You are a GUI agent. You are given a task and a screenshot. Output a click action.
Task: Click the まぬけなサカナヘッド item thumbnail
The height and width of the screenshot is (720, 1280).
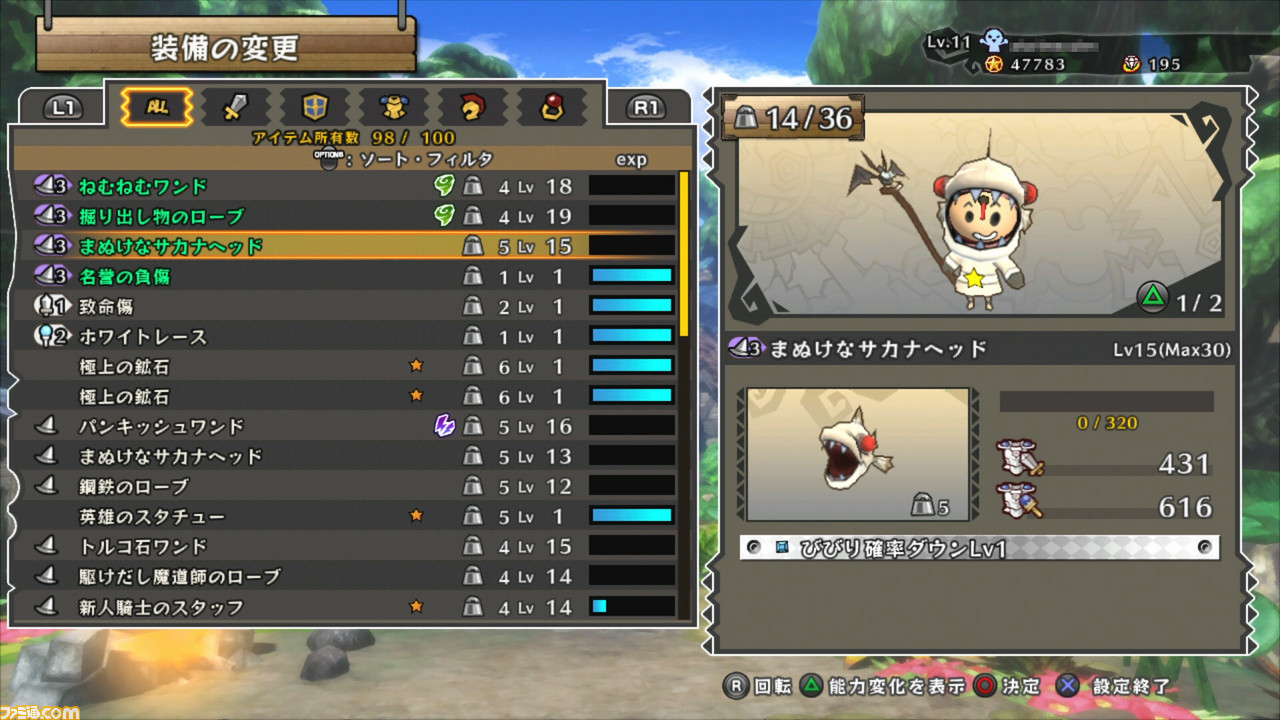tap(858, 454)
